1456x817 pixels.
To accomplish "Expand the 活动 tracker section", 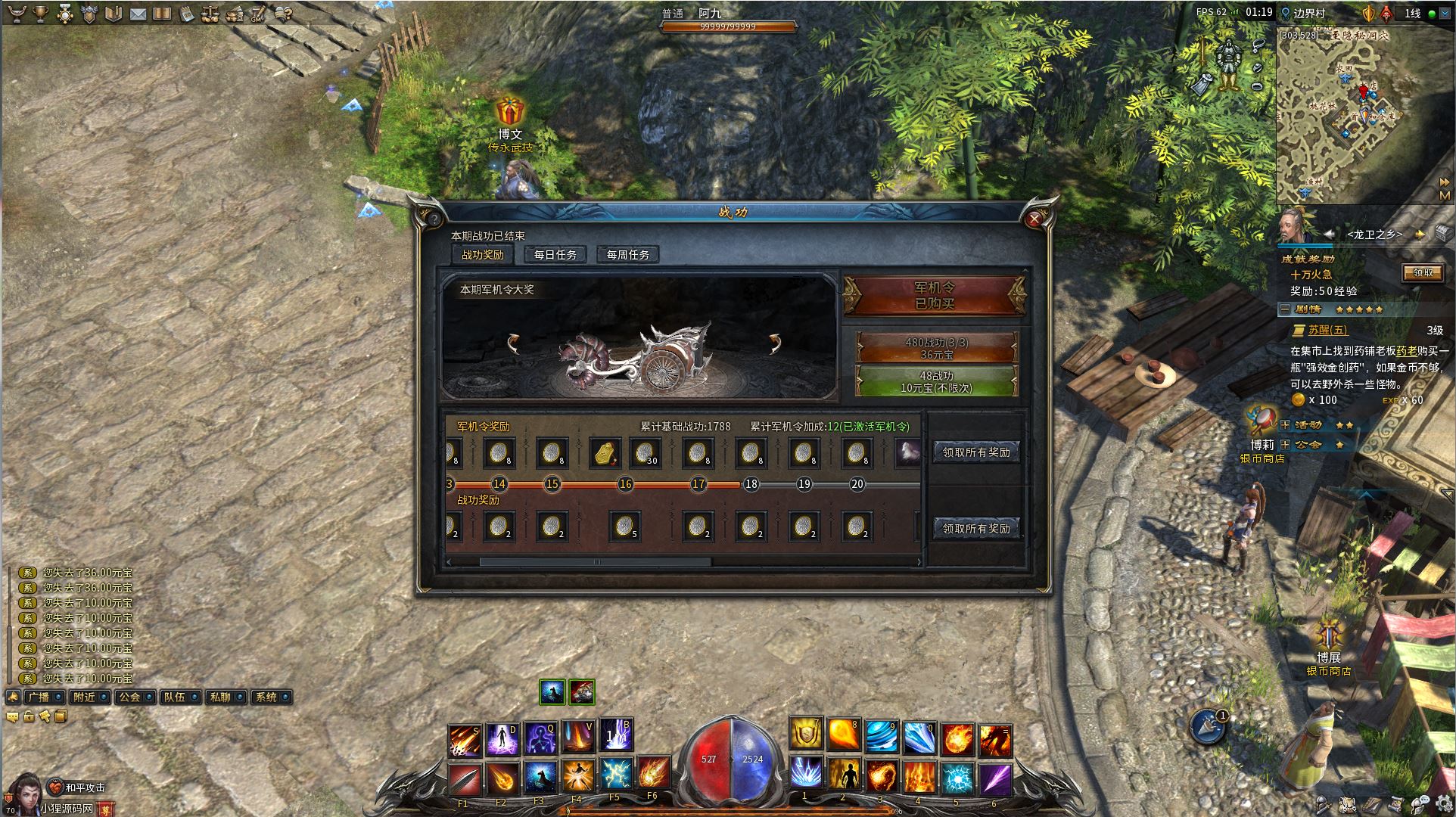I will point(1285,425).
